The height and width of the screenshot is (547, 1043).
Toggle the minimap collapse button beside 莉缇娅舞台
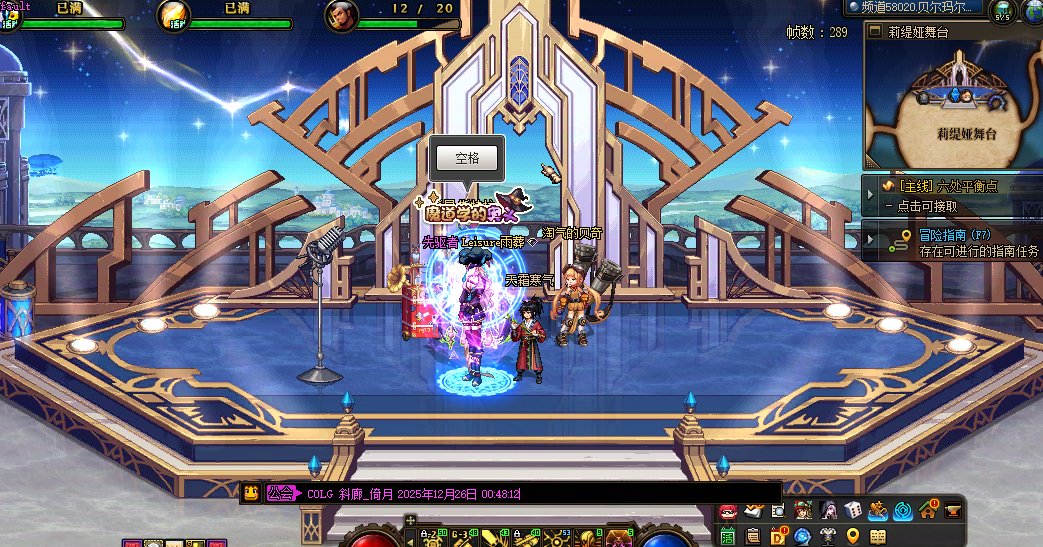point(873,31)
